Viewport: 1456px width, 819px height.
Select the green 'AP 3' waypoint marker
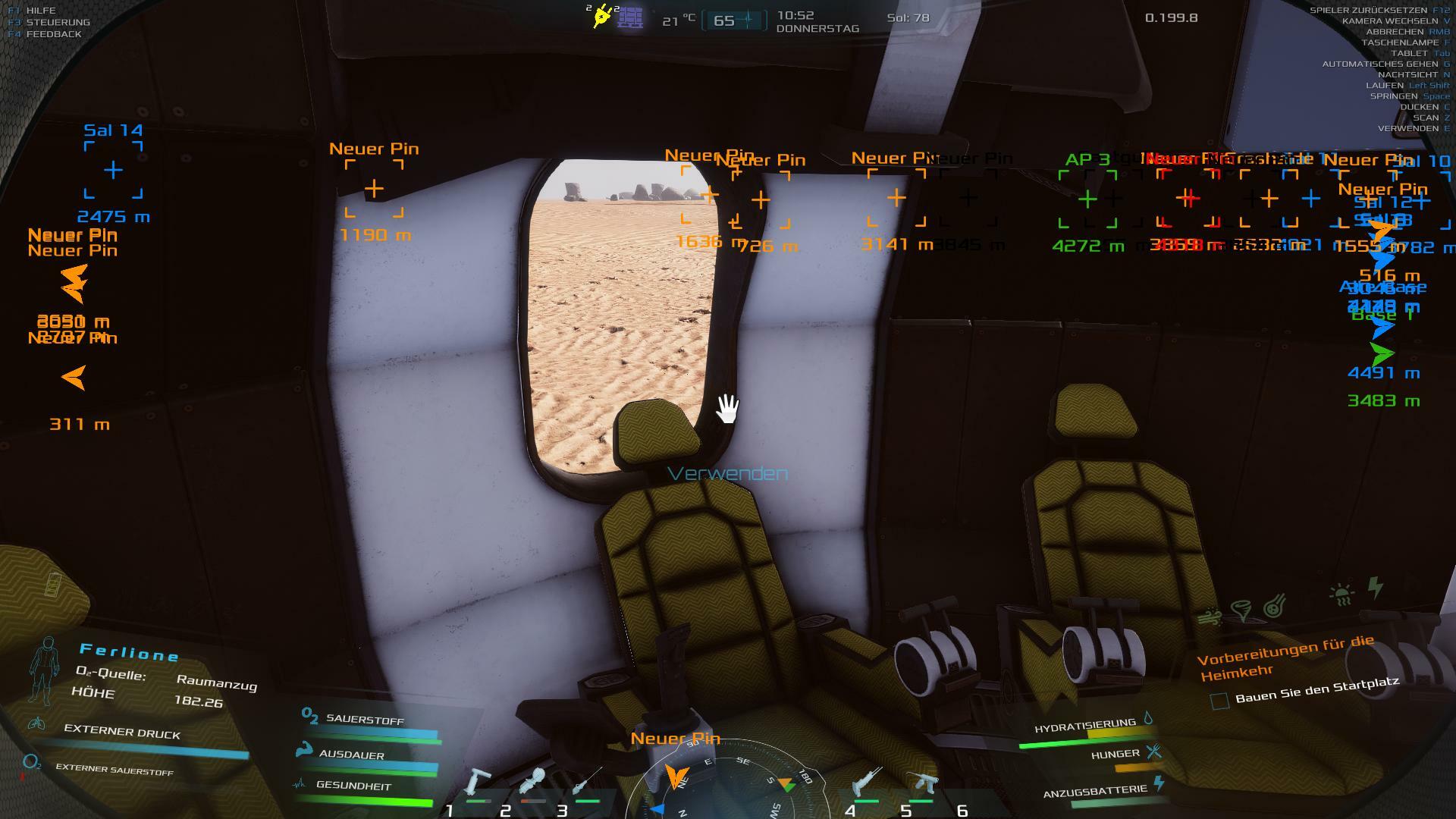click(1087, 199)
